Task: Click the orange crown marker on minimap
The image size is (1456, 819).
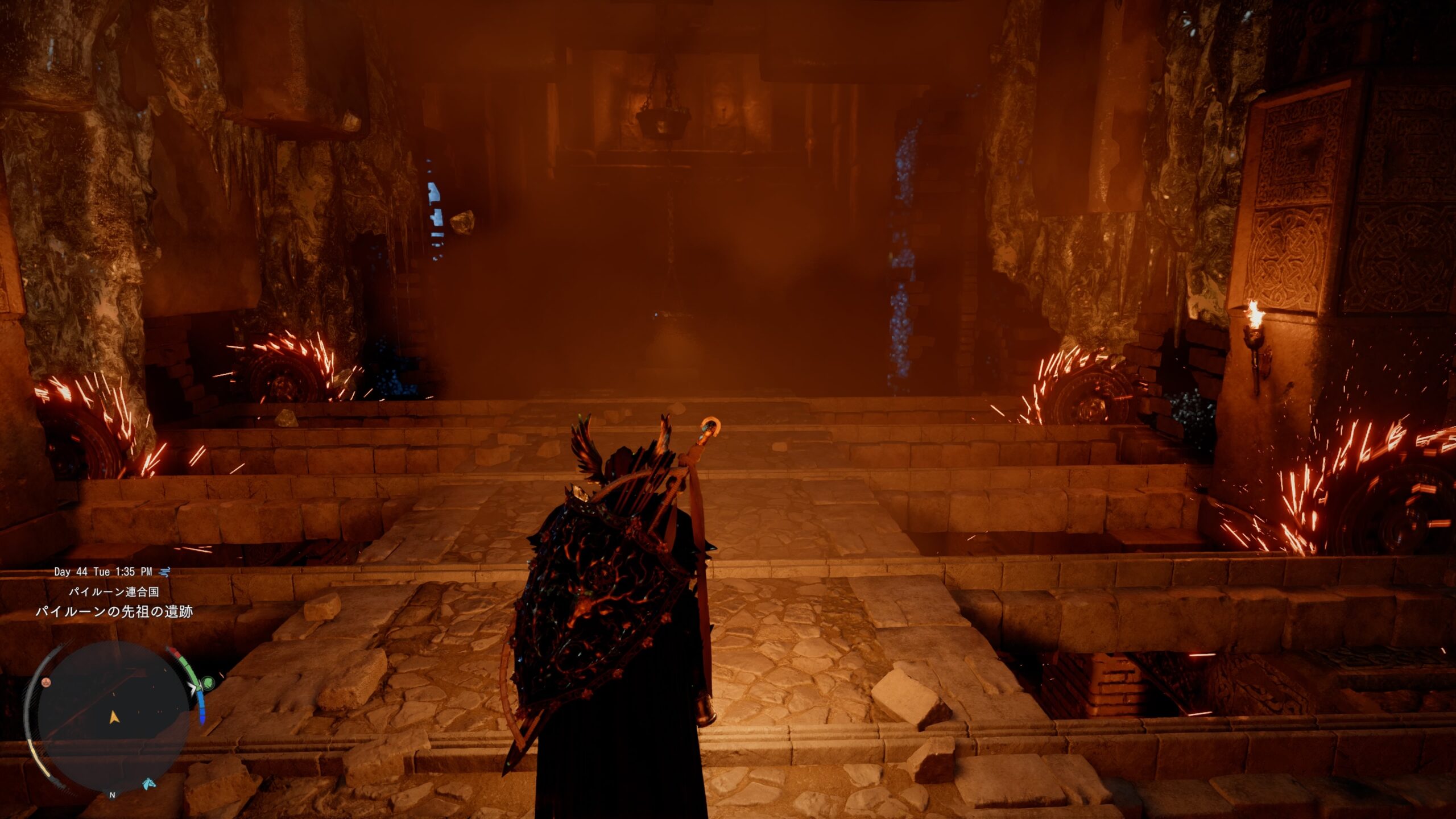Action: click(48, 681)
